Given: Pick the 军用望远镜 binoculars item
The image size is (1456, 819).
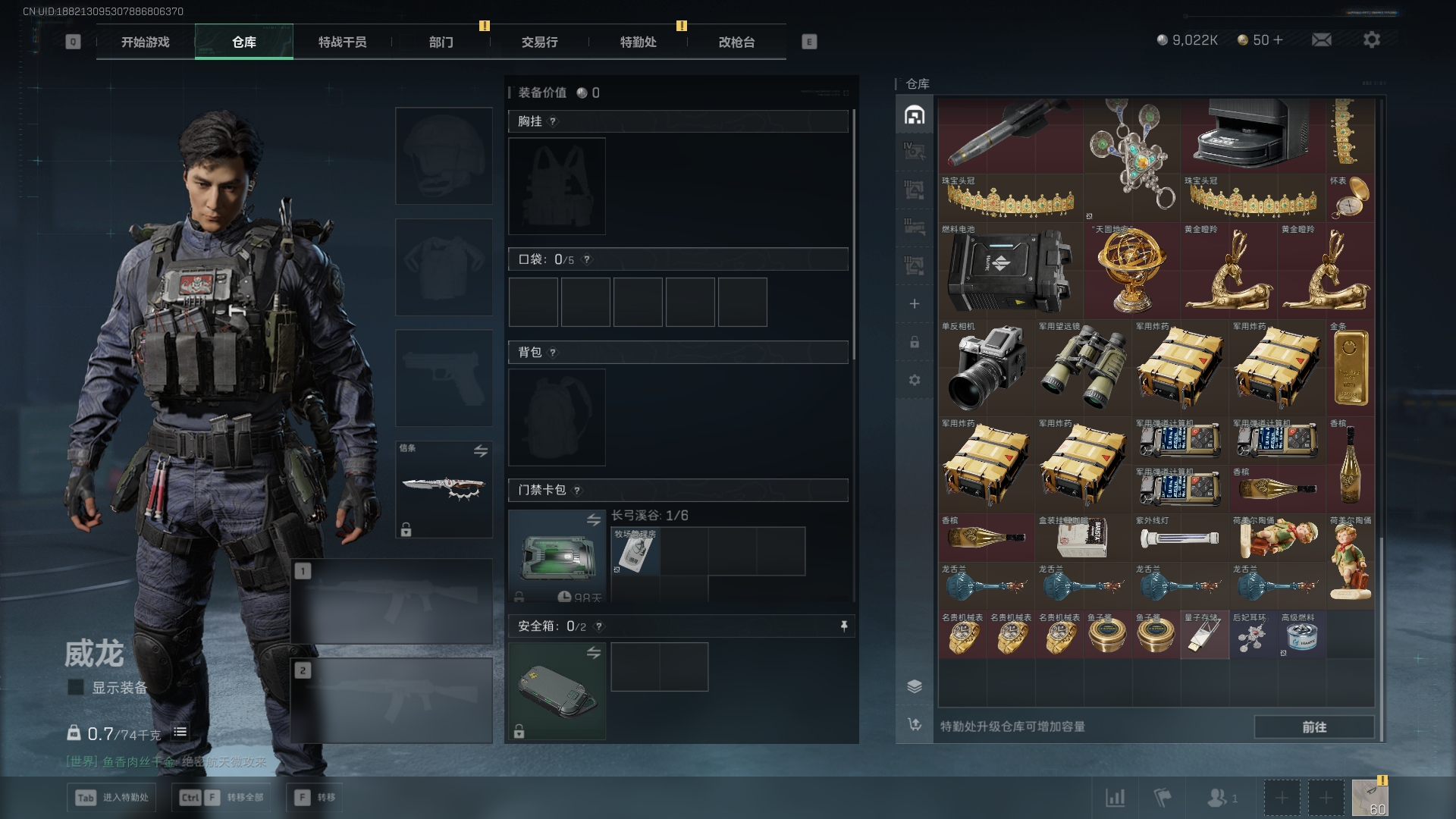Looking at the screenshot, I should [x=1083, y=368].
